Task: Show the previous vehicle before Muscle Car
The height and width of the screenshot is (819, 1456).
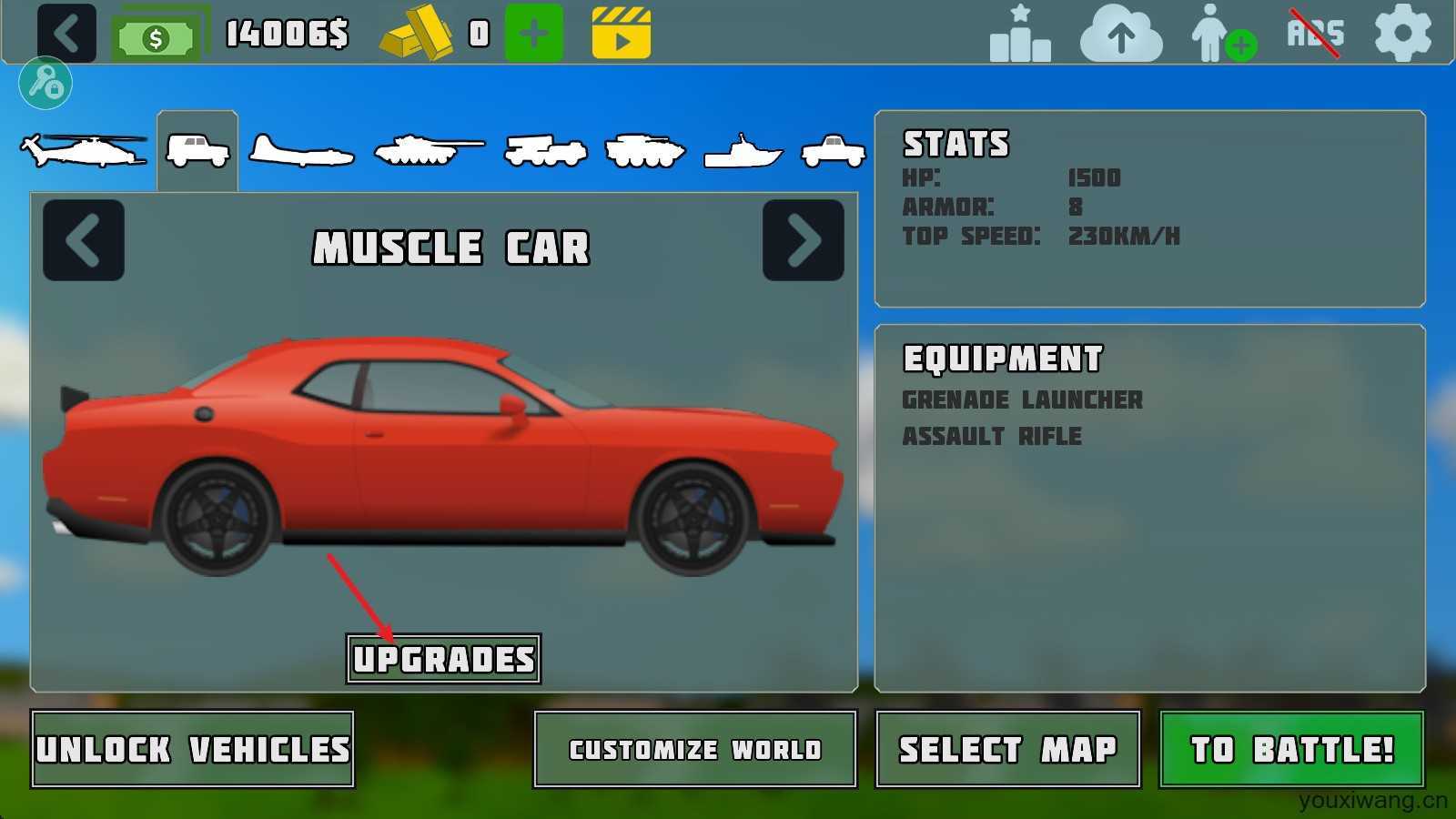Action: 84,240
